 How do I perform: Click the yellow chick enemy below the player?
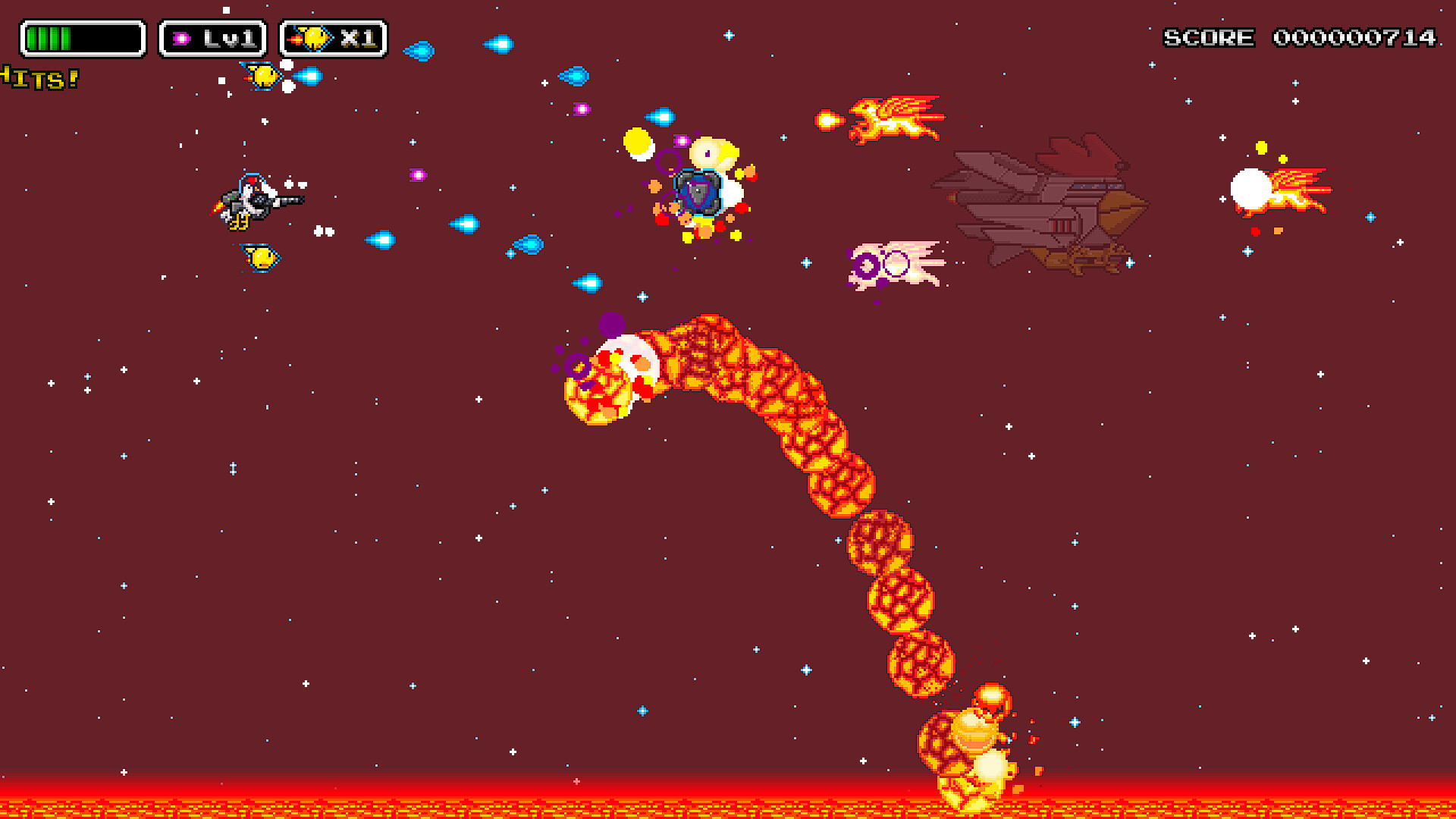[x=258, y=256]
